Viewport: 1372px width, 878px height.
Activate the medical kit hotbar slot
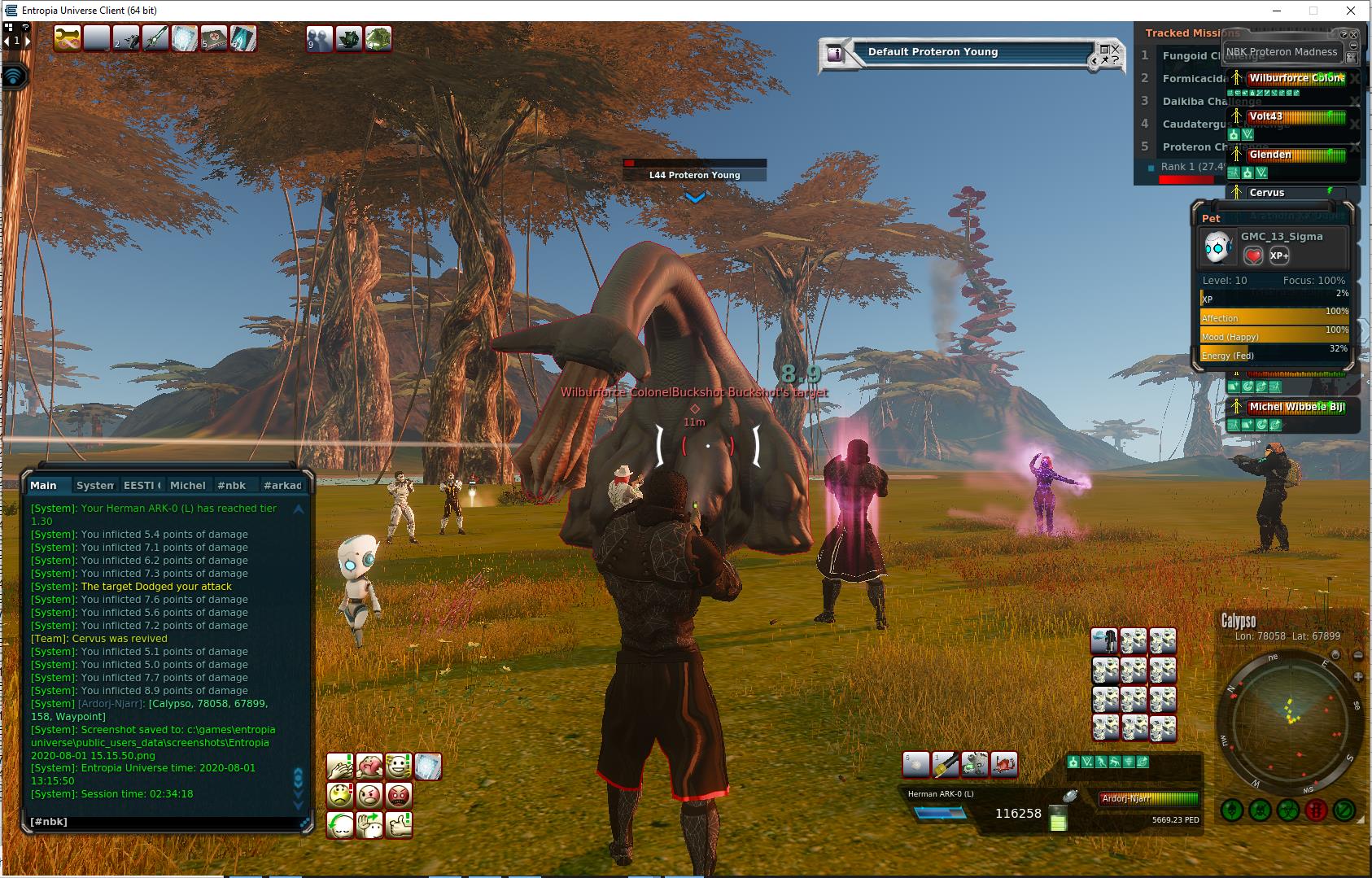214,38
